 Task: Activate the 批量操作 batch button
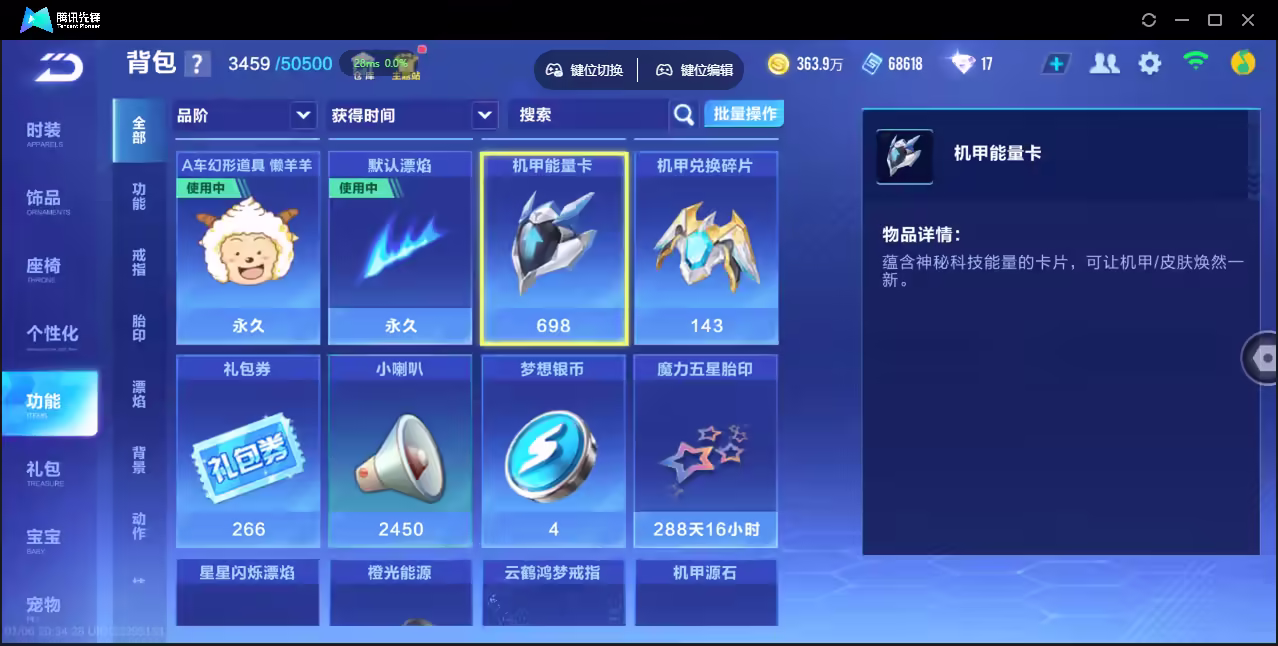pos(744,114)
